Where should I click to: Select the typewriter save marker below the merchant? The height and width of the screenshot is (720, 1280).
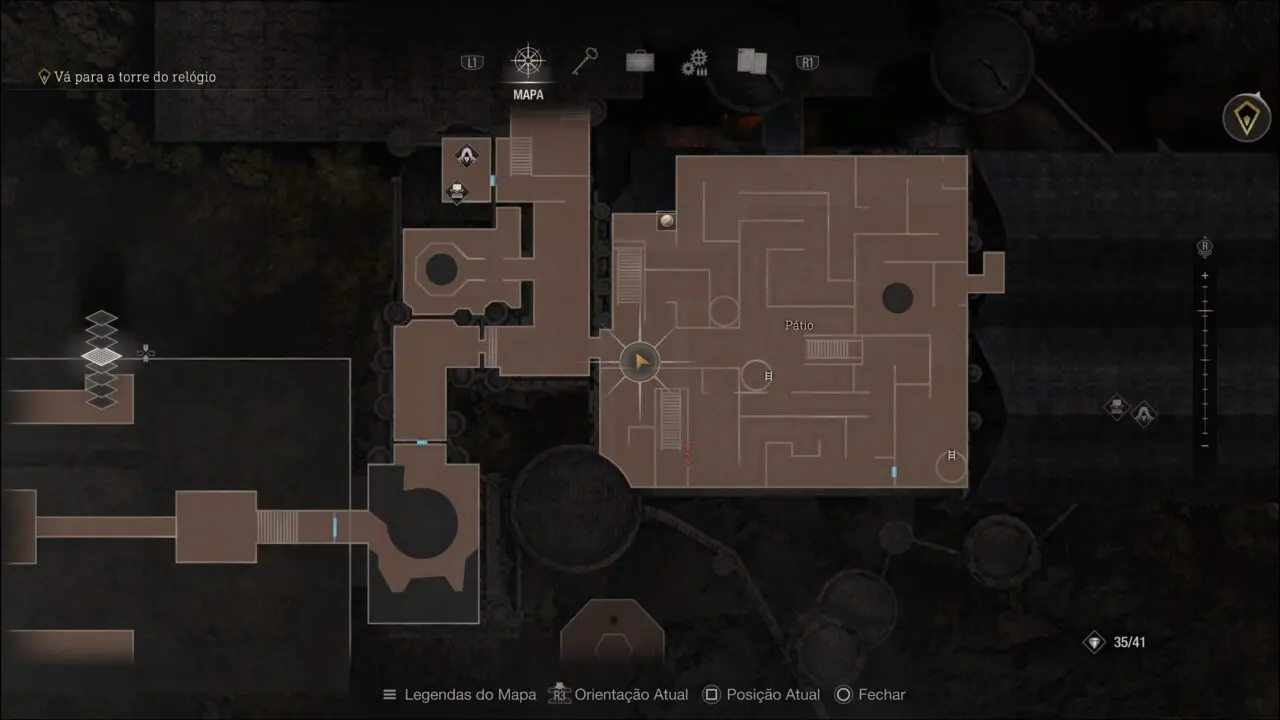pos(457,190)
